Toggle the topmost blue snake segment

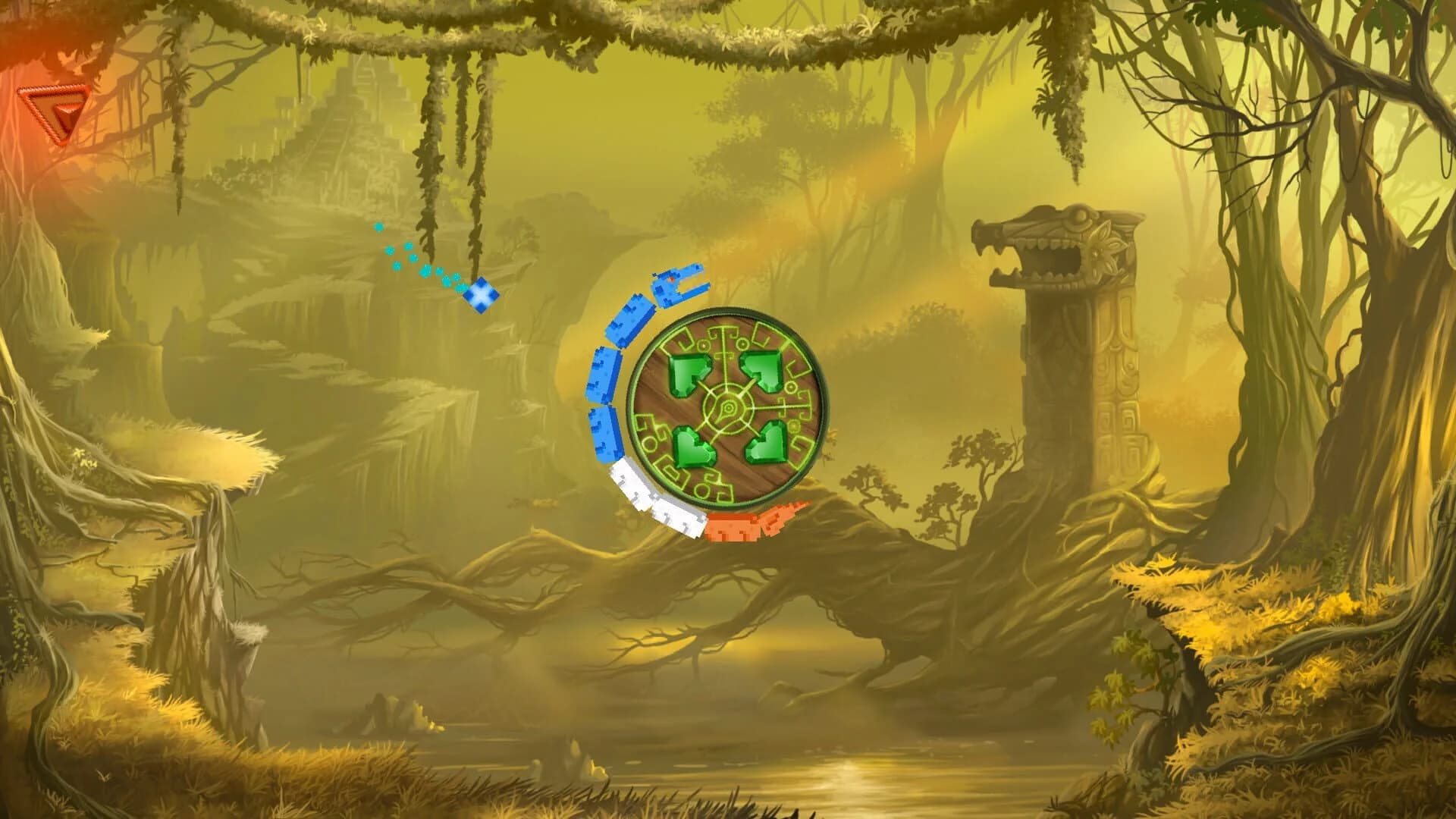(631, 322)
